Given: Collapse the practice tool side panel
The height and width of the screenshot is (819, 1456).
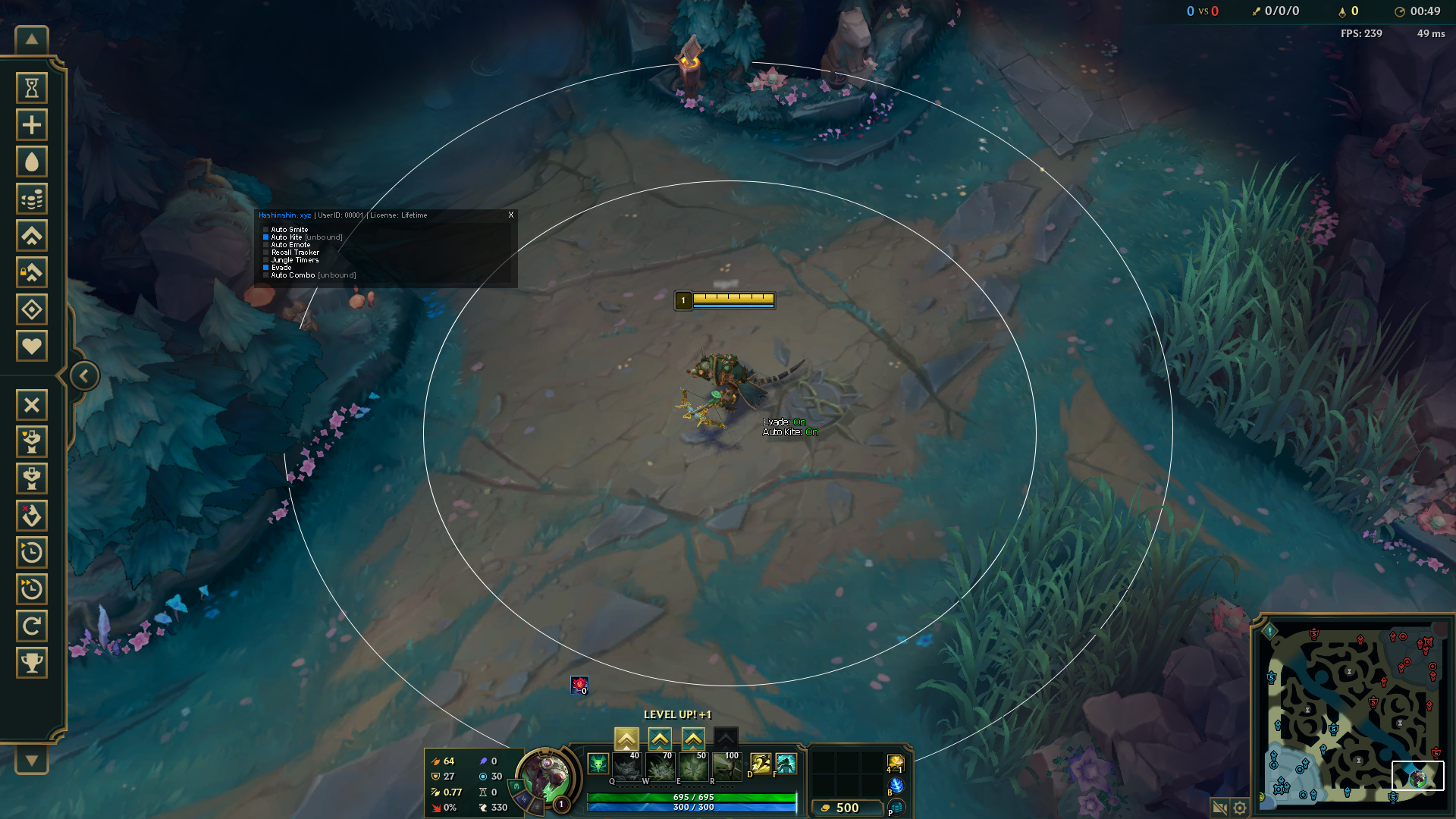Looking at the screenshot, I should pos(84,375).
